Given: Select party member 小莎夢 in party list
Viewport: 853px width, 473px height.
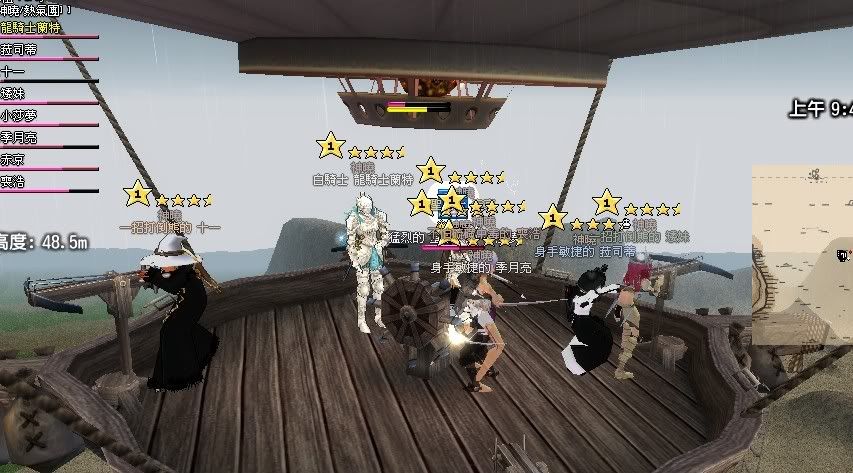Looking at the screenshot, I should (19, 115).
